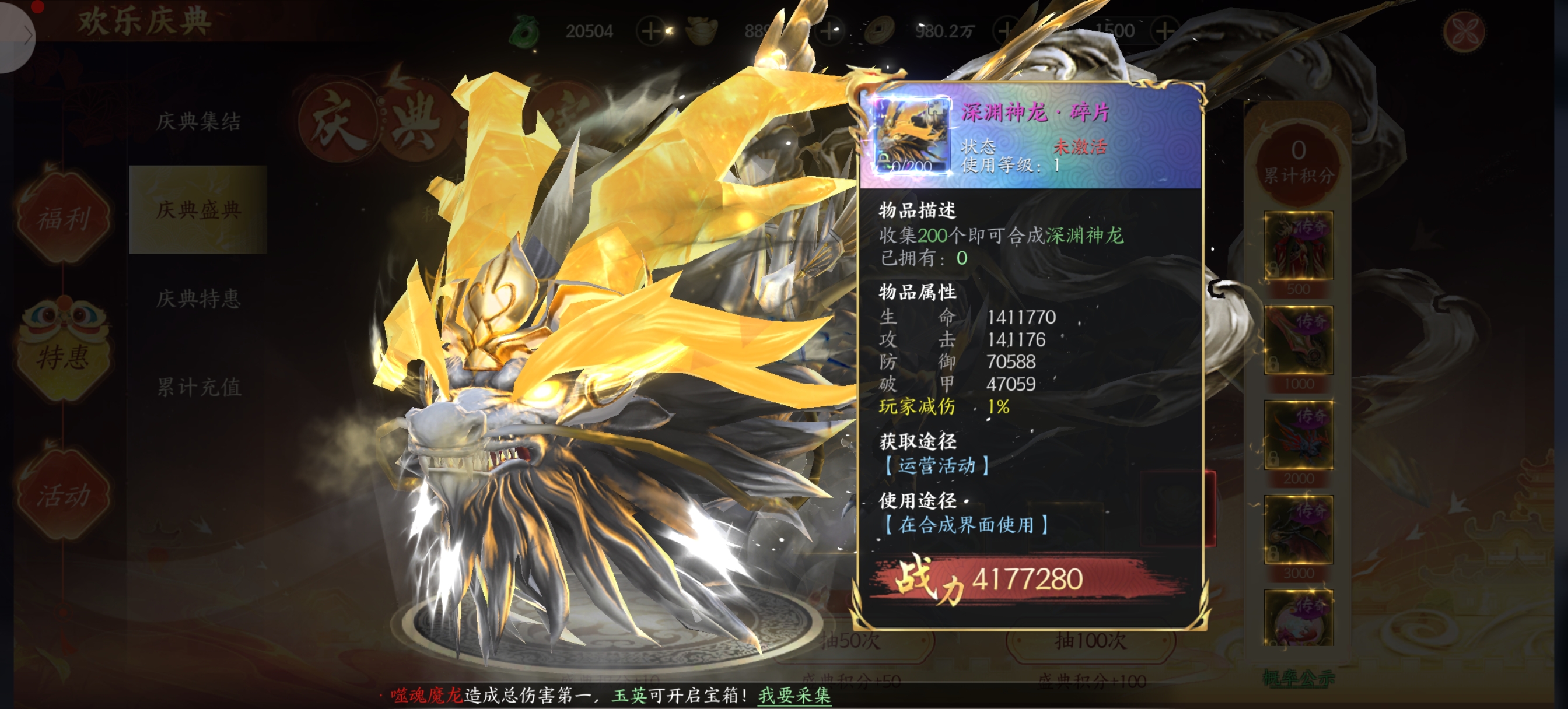The image size is (1568, 709).
Task: Select the 庆典盛典 tab
Action: click(x=198, y=209)
